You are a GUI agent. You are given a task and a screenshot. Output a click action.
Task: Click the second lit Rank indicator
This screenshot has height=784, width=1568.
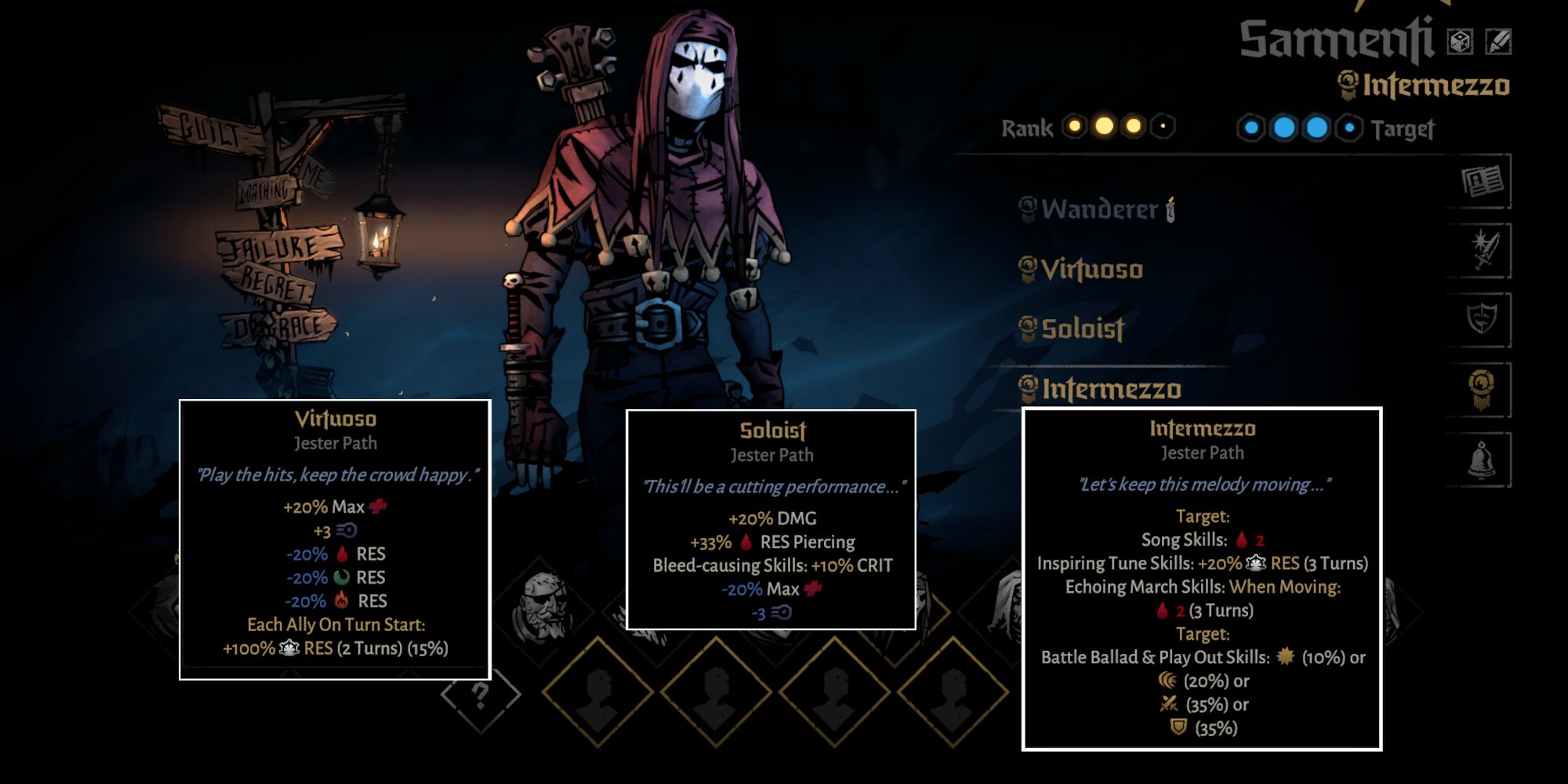(1106, 127)
